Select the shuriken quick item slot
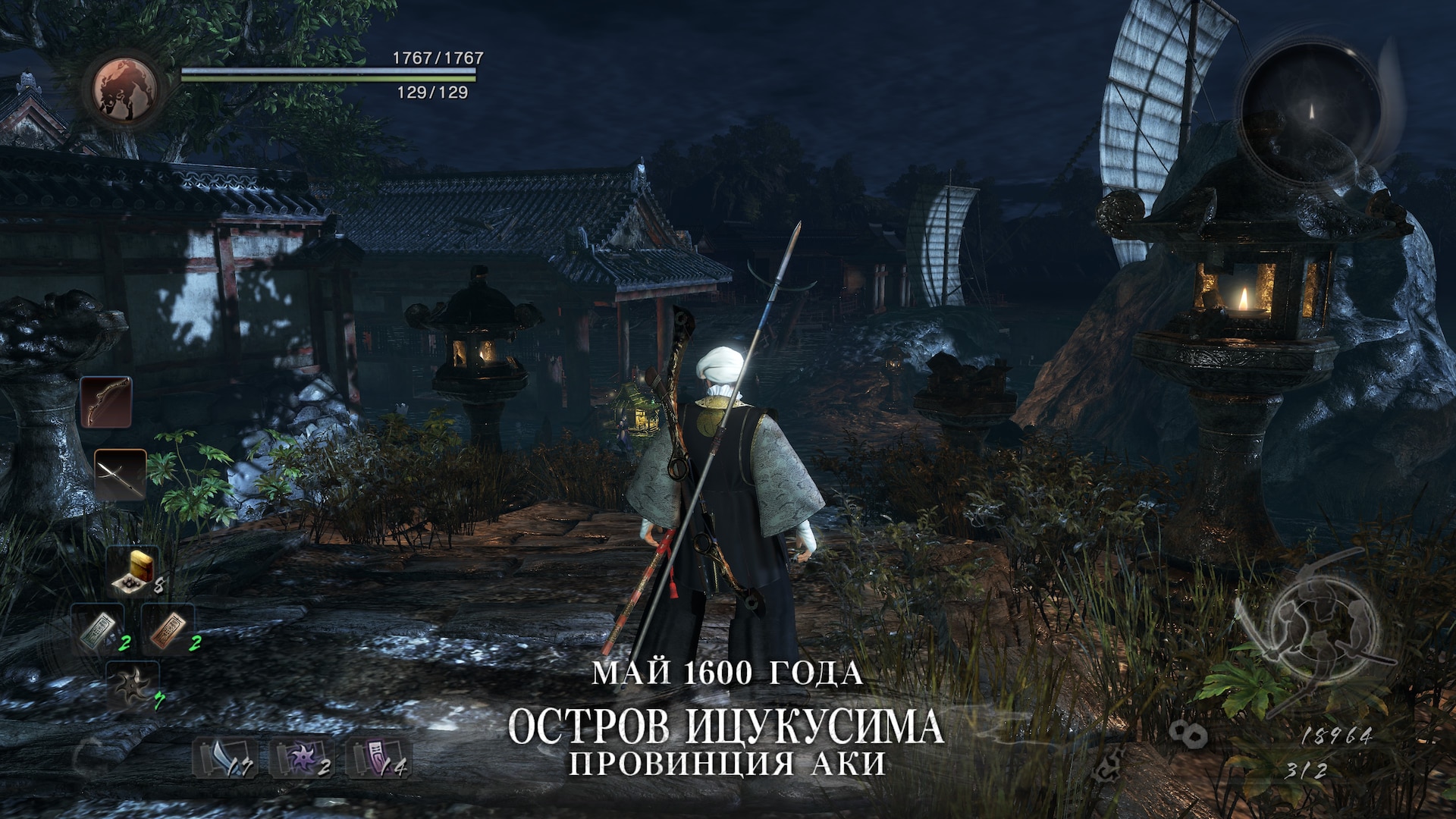The height and width of the screenshot is (819, 1456). pos(133,685)
